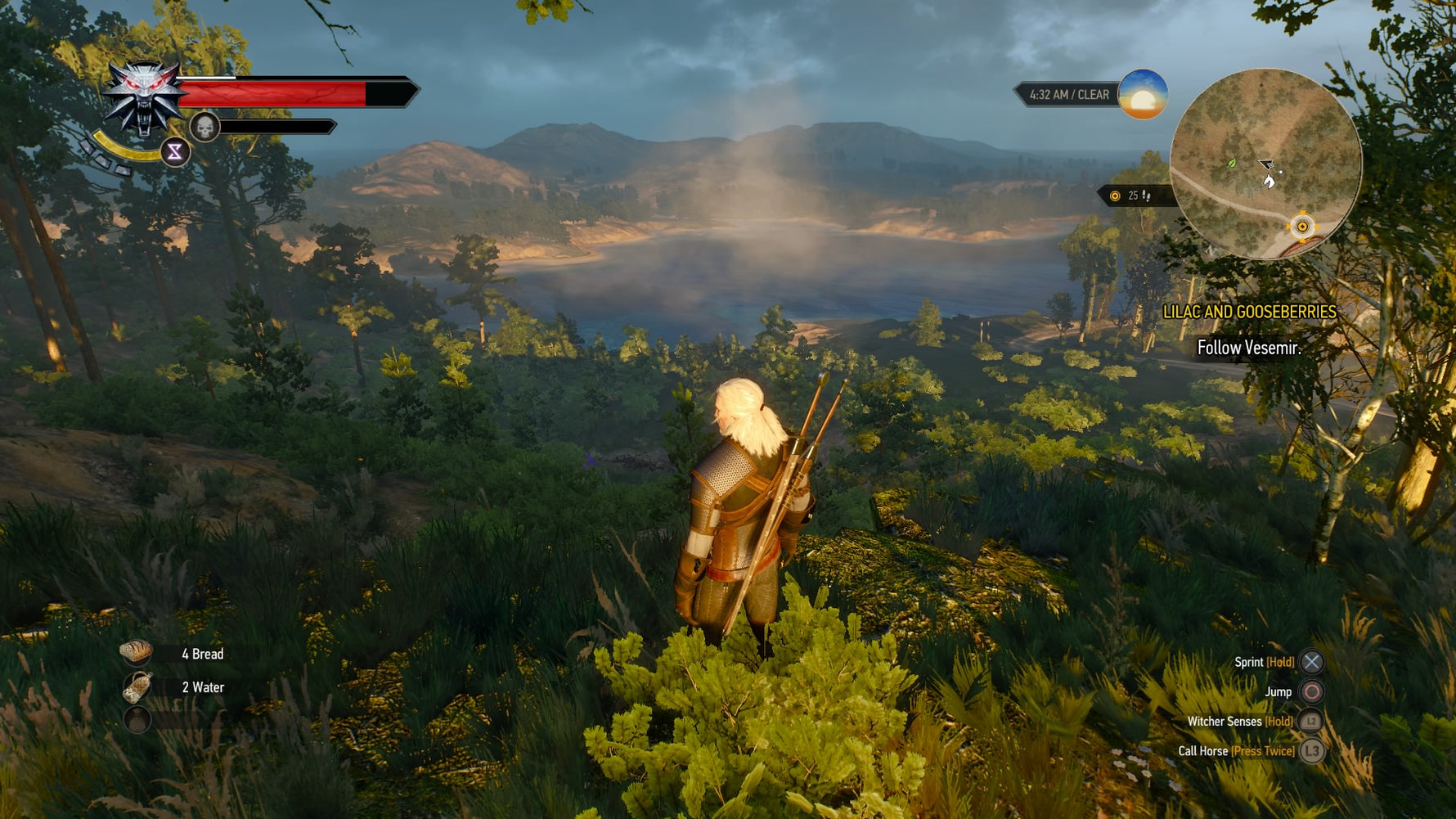Click the skull toxicity icon
Screen dimensions: 1456x819
204,127
